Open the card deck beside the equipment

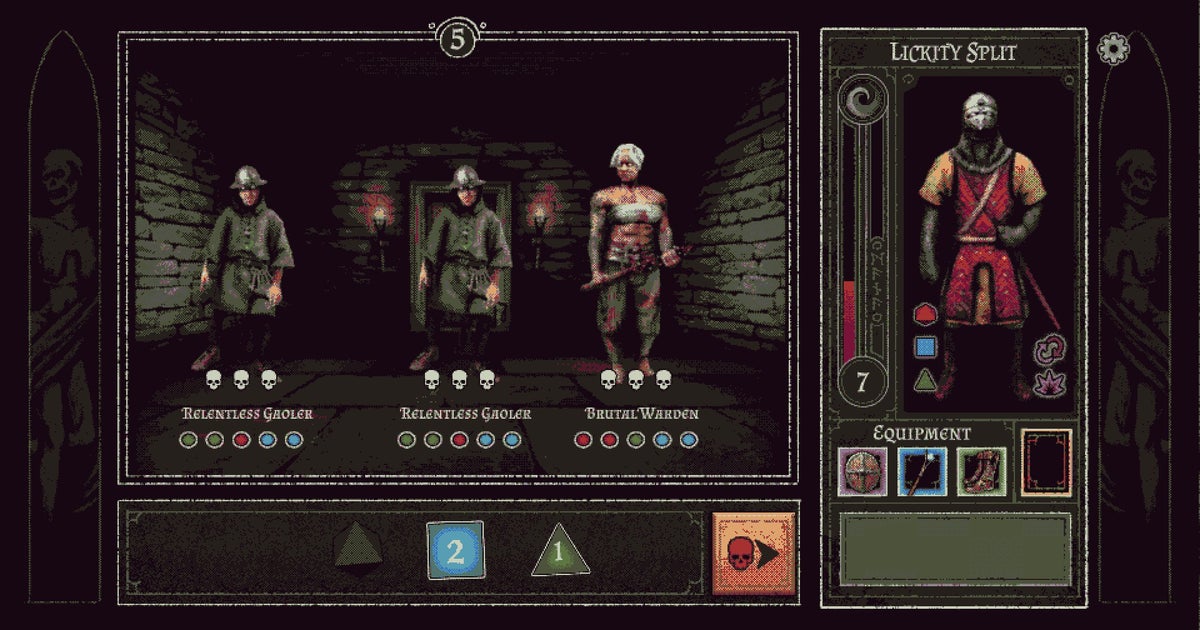coord(1046,463)
